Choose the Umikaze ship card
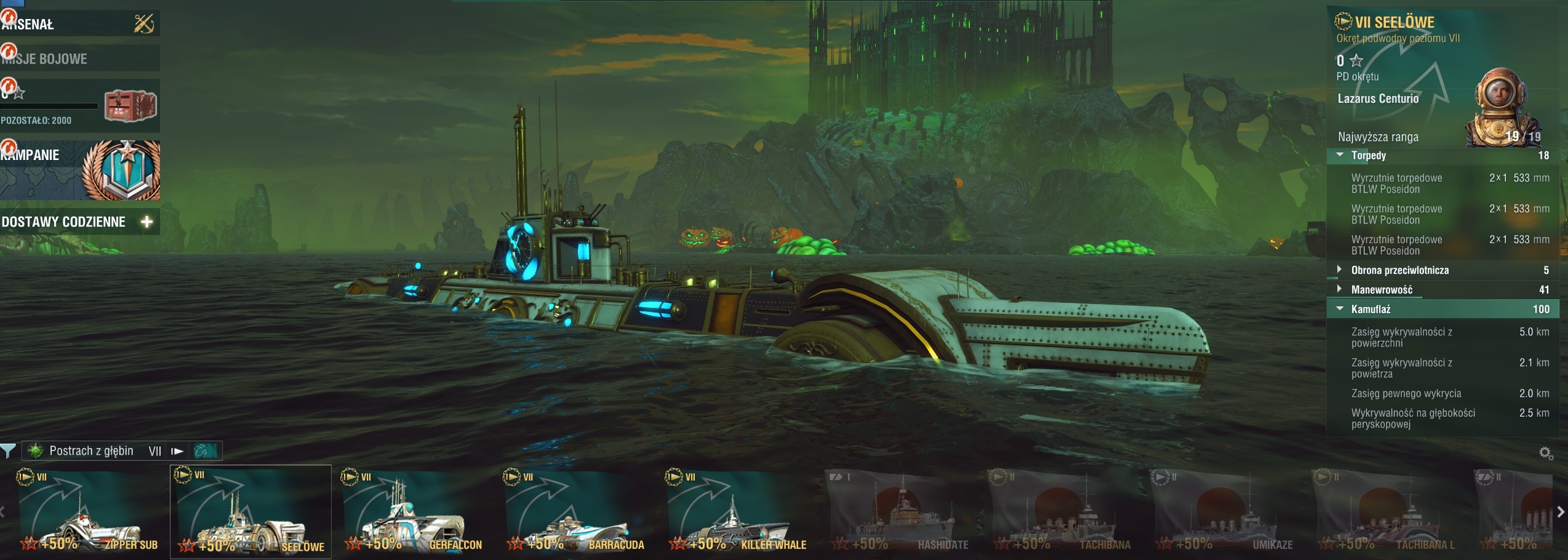 [x=1225, y=513]
